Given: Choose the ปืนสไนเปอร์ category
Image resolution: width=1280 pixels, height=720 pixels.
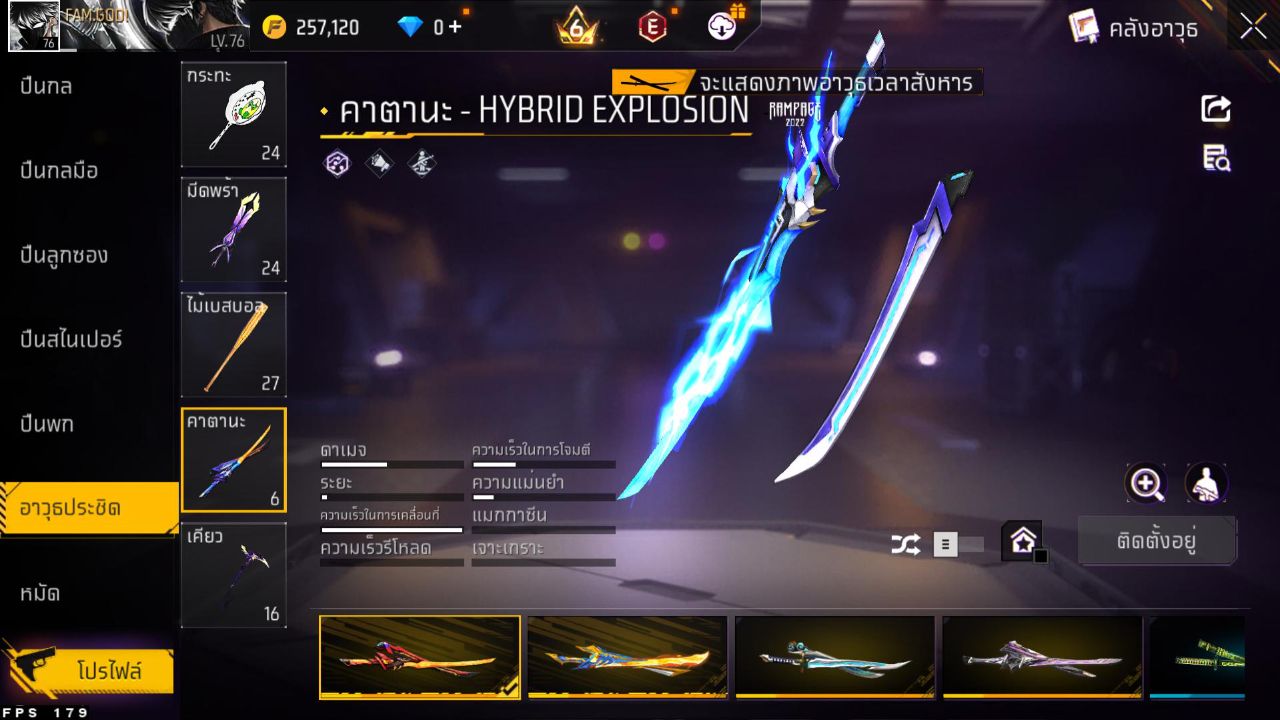Looking at the screenshot, I should pos(71,340).
